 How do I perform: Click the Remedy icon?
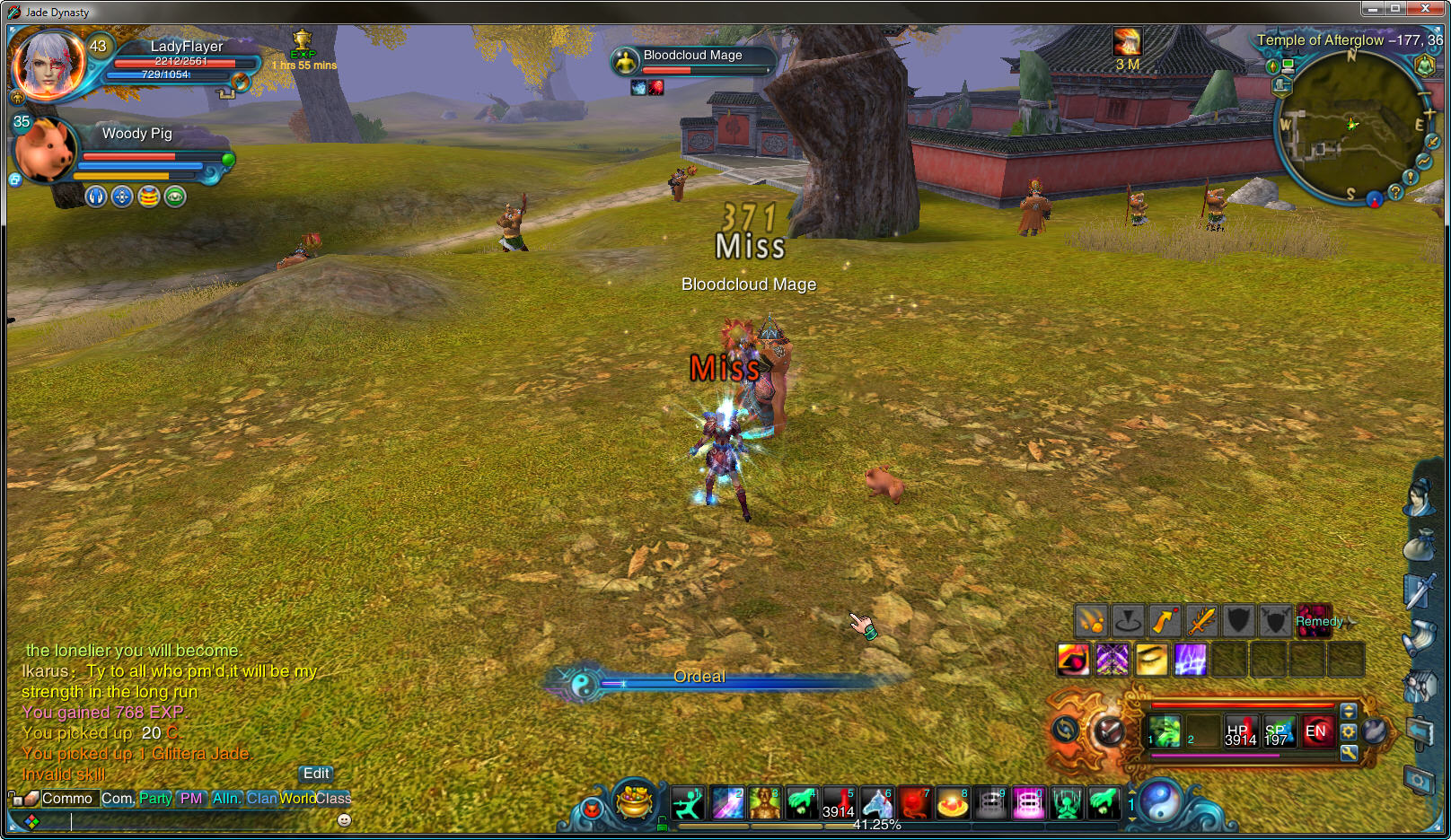coord(1314,621)
